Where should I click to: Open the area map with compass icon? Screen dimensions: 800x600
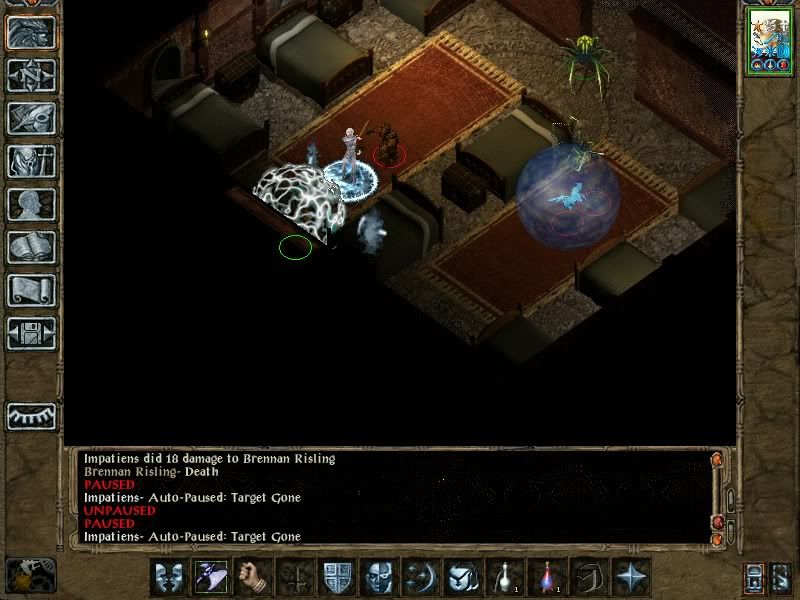click(31, 75)
